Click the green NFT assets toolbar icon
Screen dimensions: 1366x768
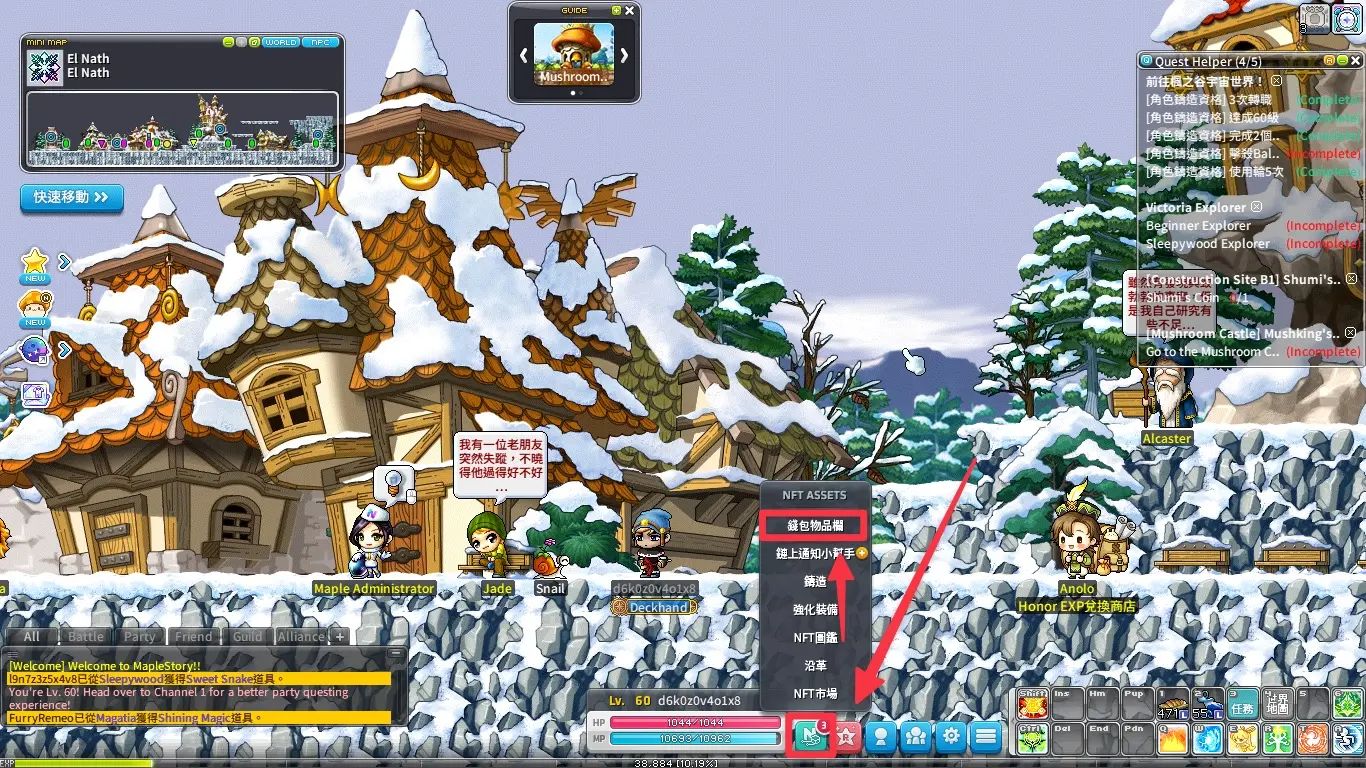(812, 737)
